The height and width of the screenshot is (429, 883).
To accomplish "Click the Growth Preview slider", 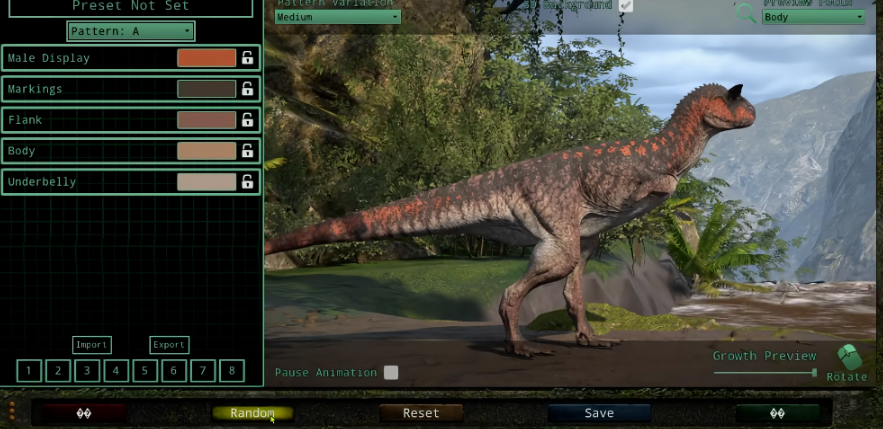I will pos(765,373).
